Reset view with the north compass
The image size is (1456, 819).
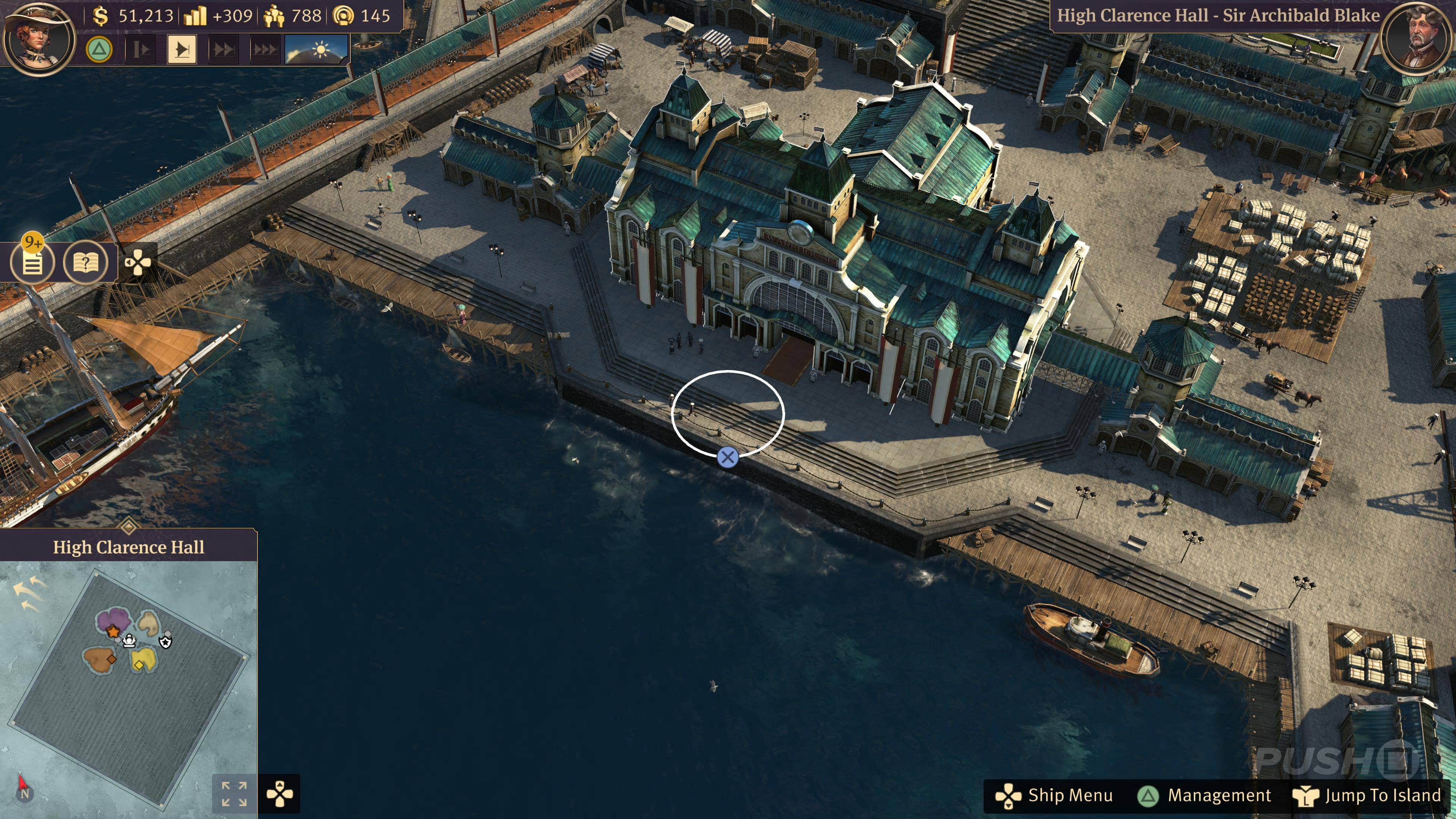pyautogui.click(x=24, y=793)
